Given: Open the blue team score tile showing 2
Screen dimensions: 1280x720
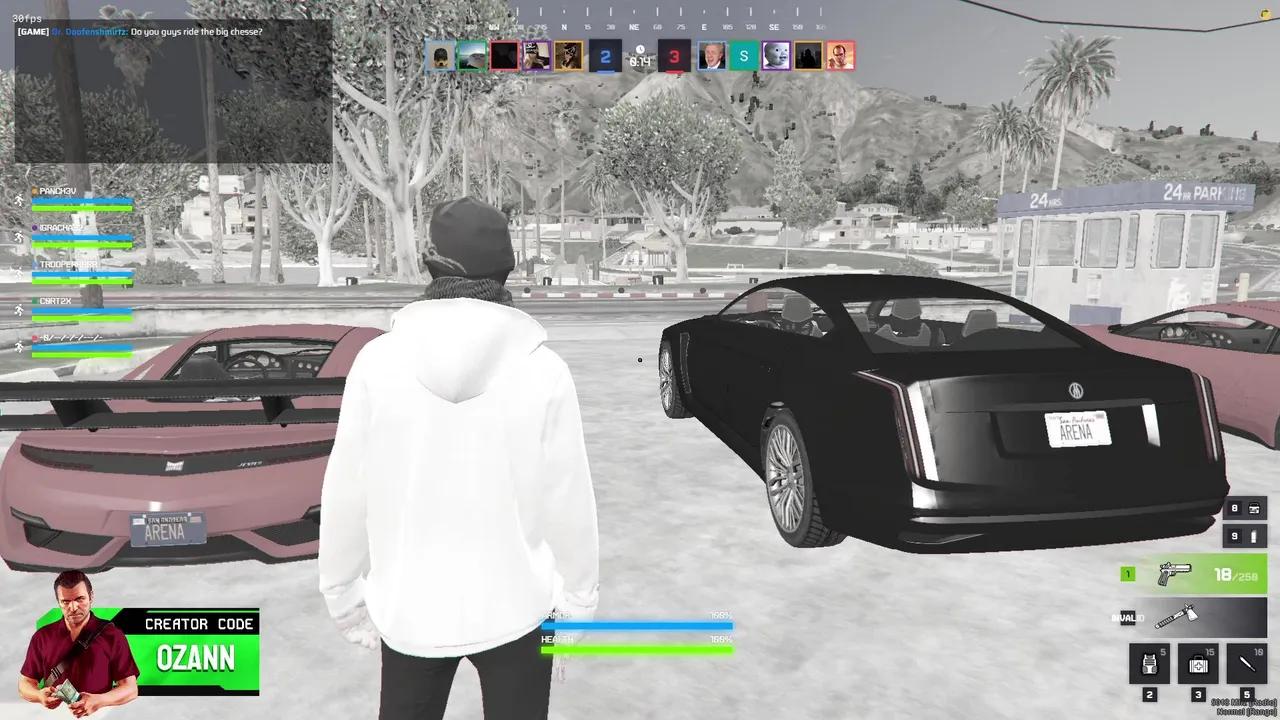Looking at the screenshot, I should 606,56.
